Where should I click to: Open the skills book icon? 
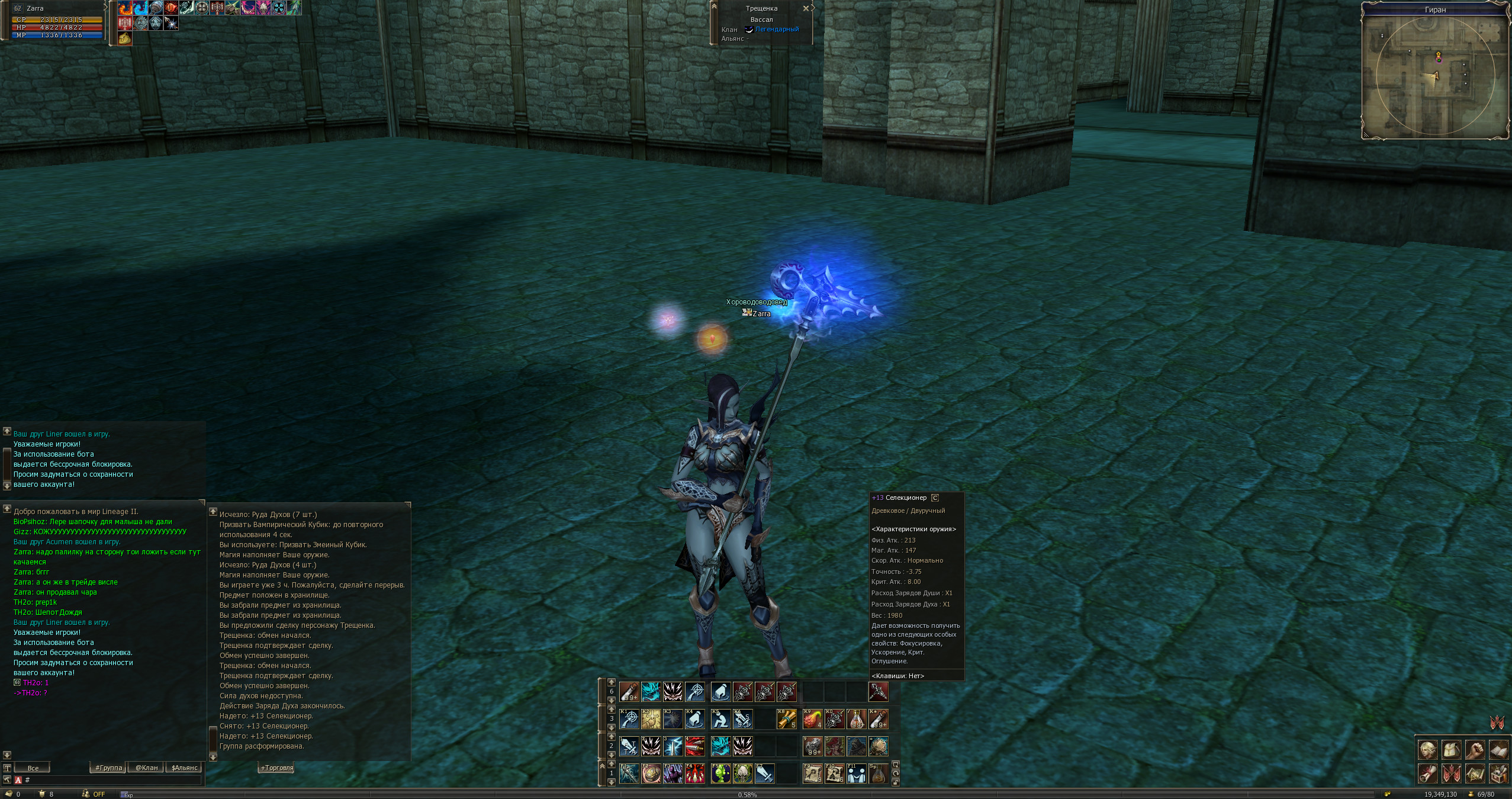click(1498, 750)
